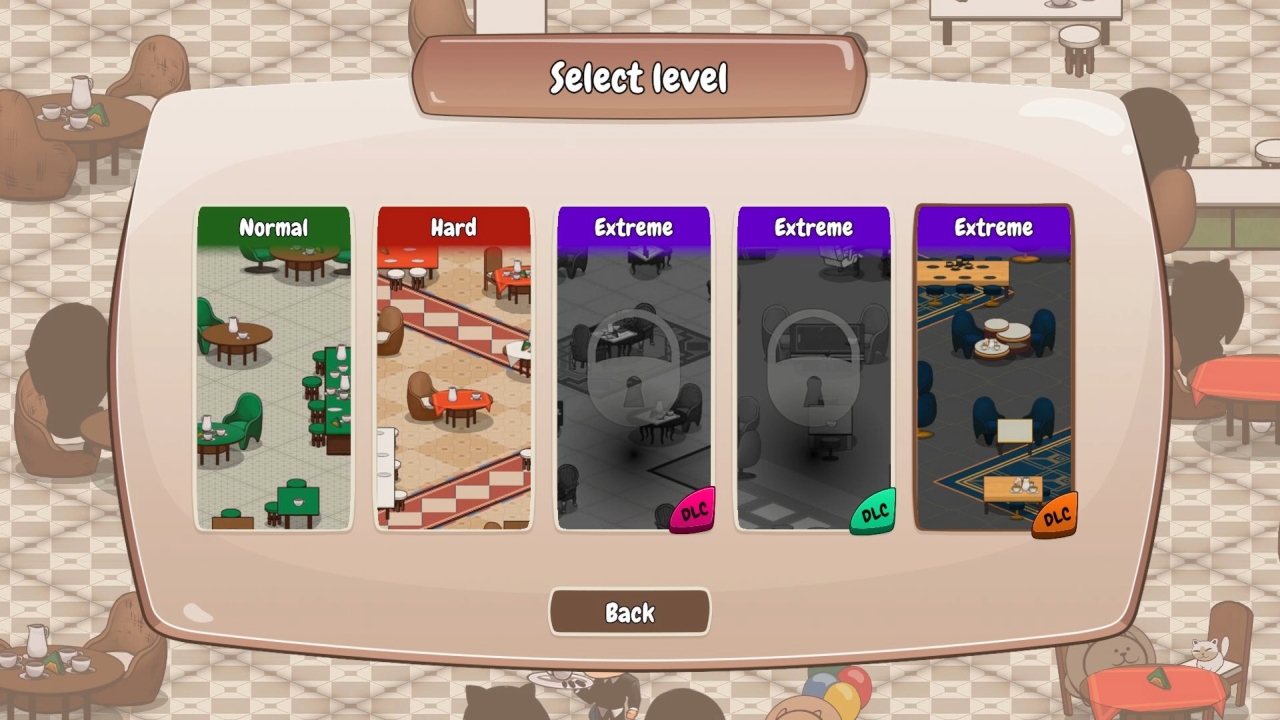
Task: Open the first locked Extreme level card
Action: pyautogui.click(x=633, y=368)
